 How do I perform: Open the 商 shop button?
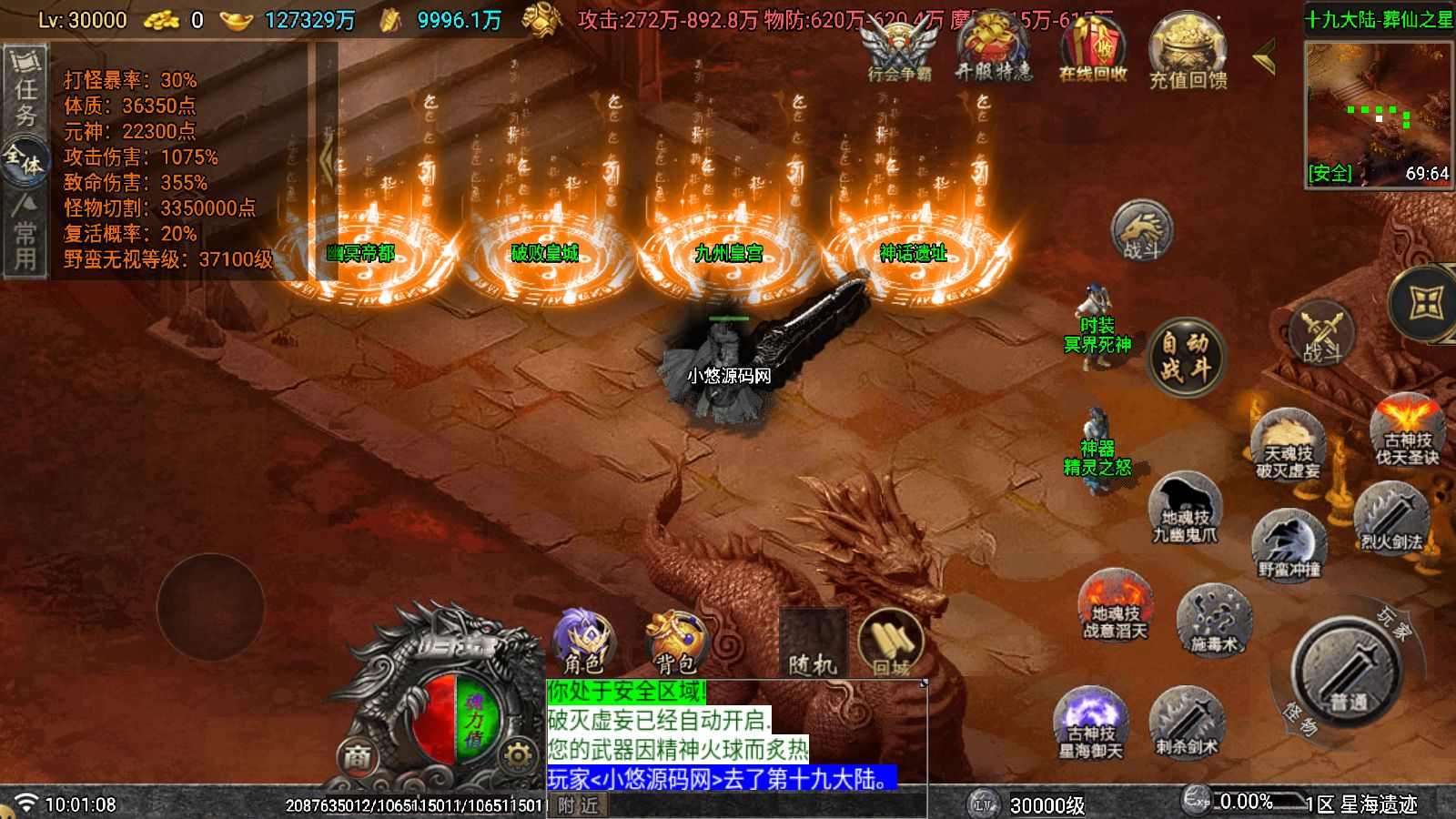point(357,756)
